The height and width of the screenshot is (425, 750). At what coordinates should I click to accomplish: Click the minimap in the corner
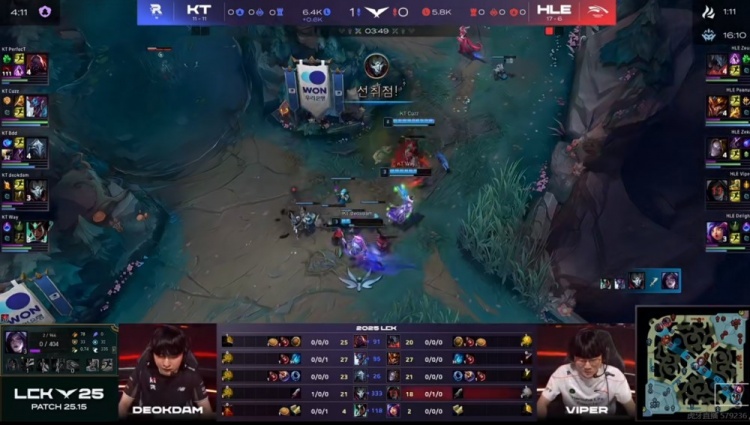pyautogui.click(x=695, y=364)
